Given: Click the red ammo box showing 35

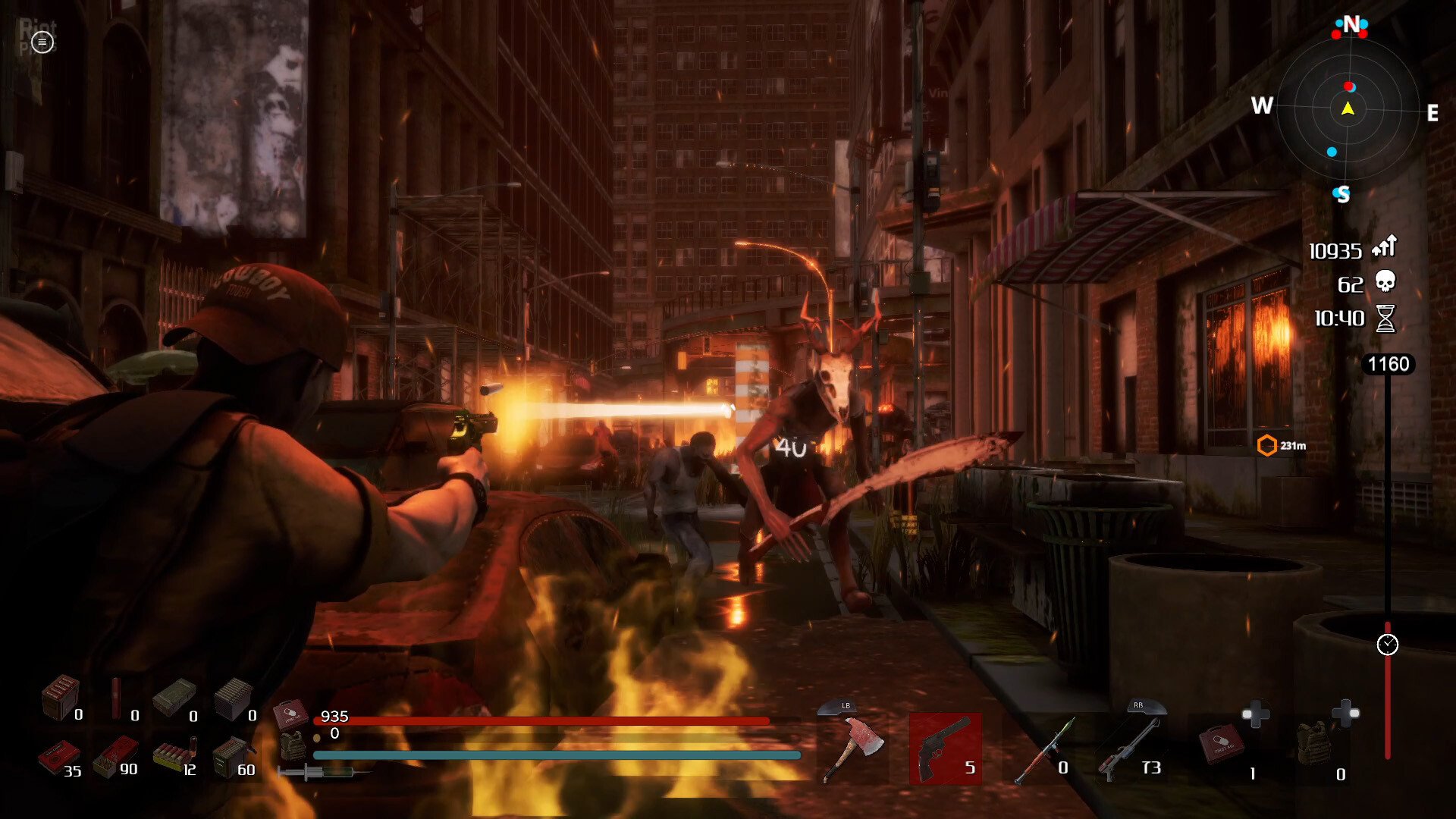Looking at the screenshot, I should pos(57,755).
